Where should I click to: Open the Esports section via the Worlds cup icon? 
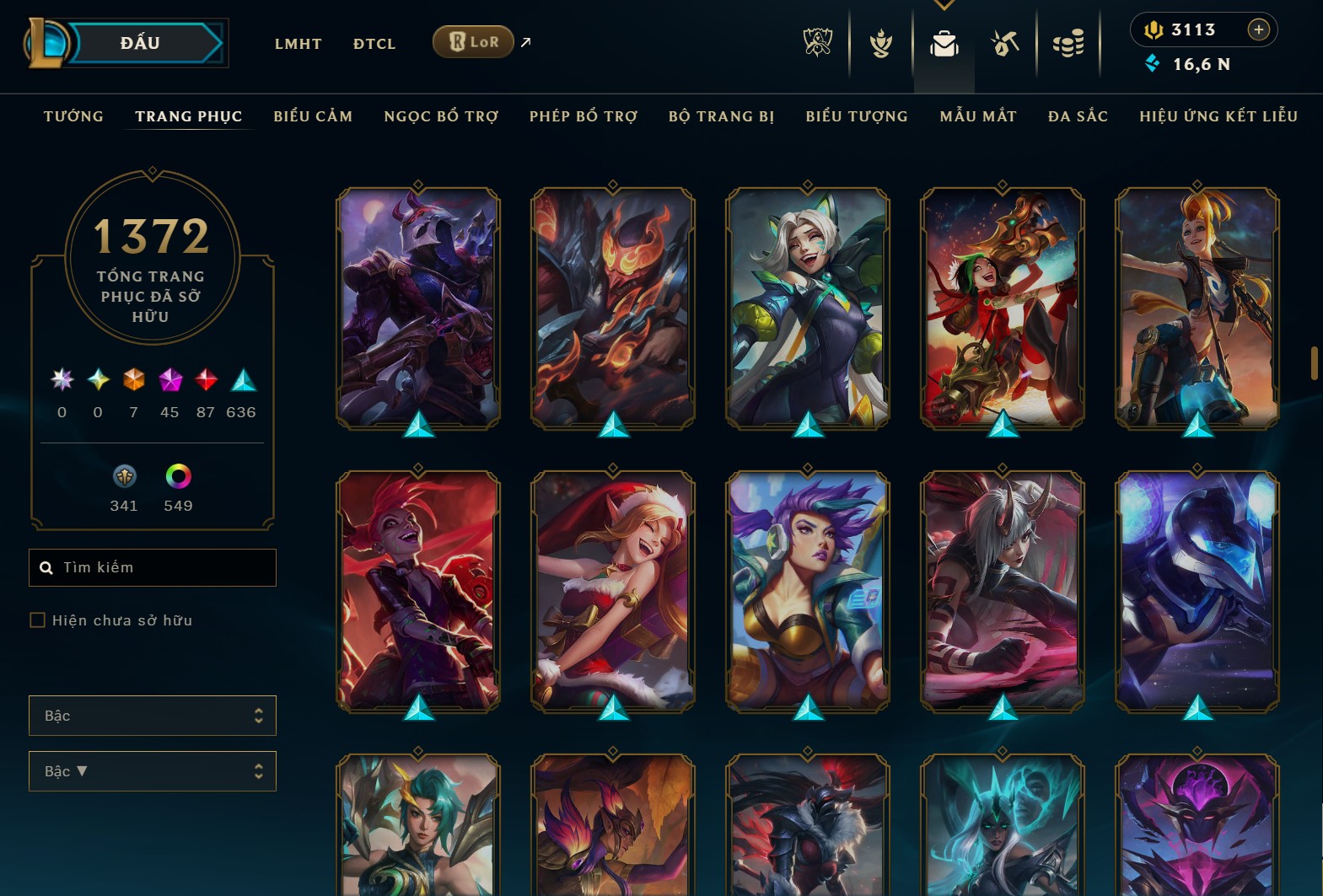click(816, 44)
